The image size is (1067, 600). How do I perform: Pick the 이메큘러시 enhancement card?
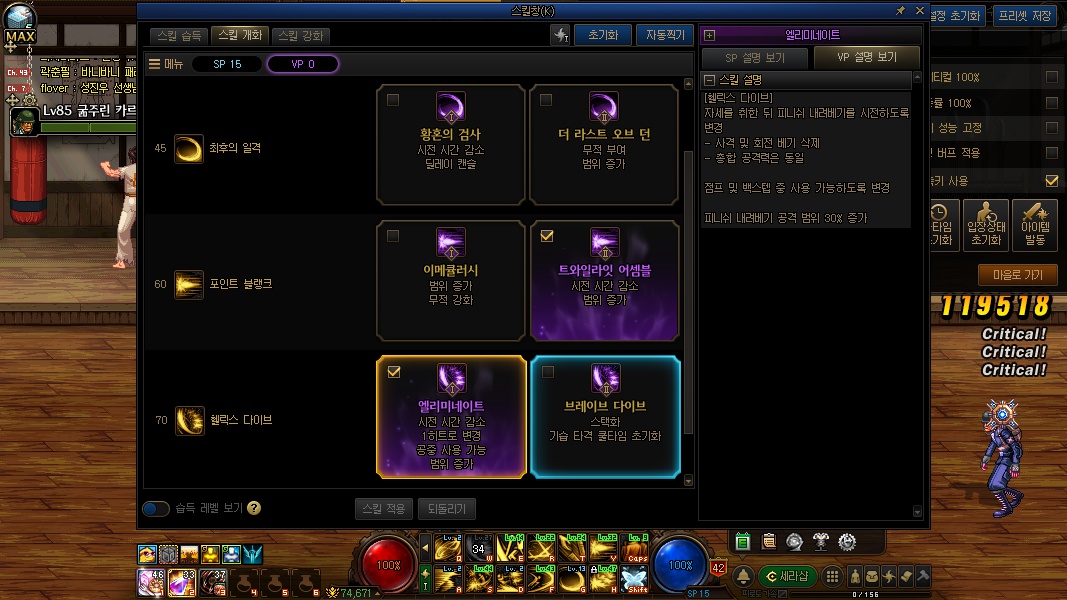click(451, 281)
